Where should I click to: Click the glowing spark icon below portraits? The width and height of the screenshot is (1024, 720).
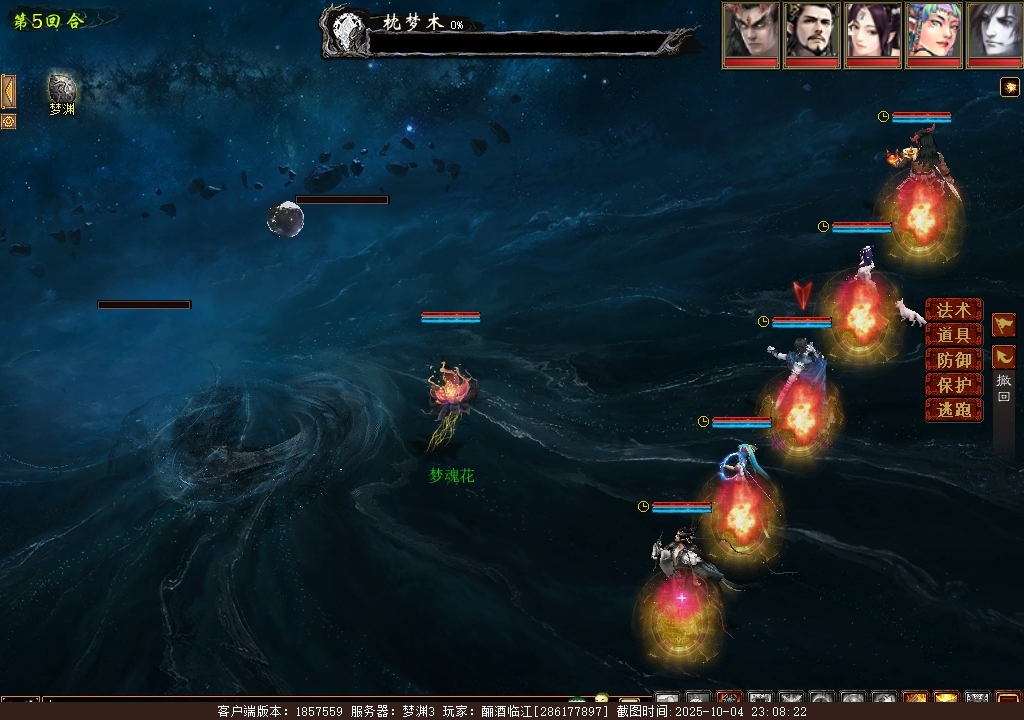coord(1010,88)
